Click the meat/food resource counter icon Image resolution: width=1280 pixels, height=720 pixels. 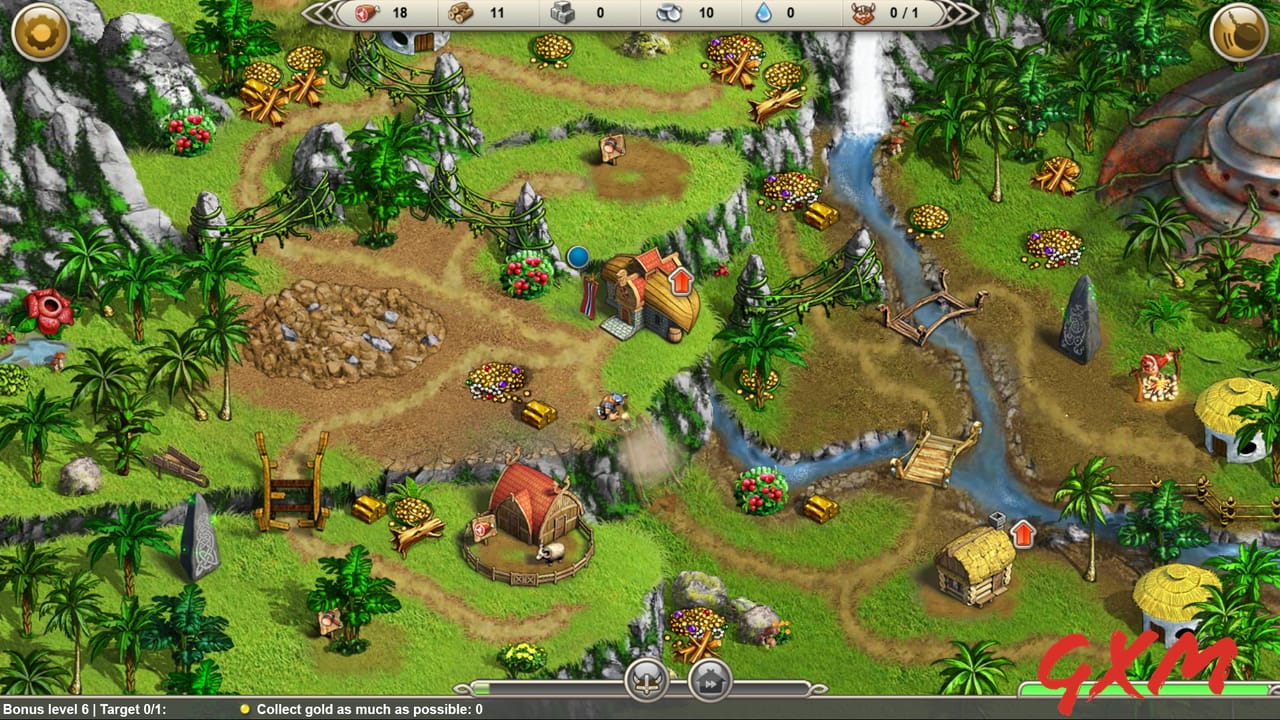(366, 14)
